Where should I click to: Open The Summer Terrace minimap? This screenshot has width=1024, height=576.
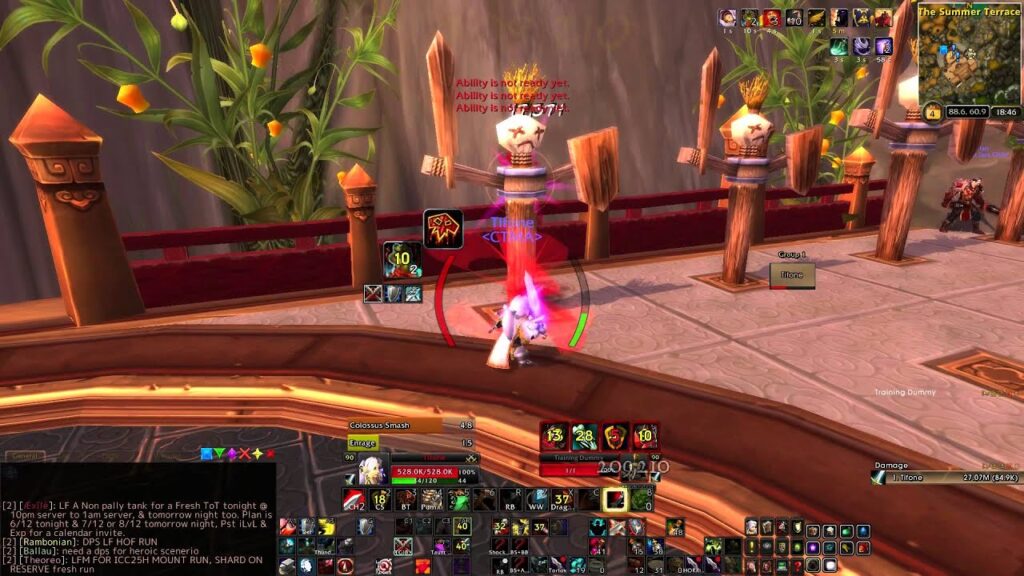[x=968, y=57]
